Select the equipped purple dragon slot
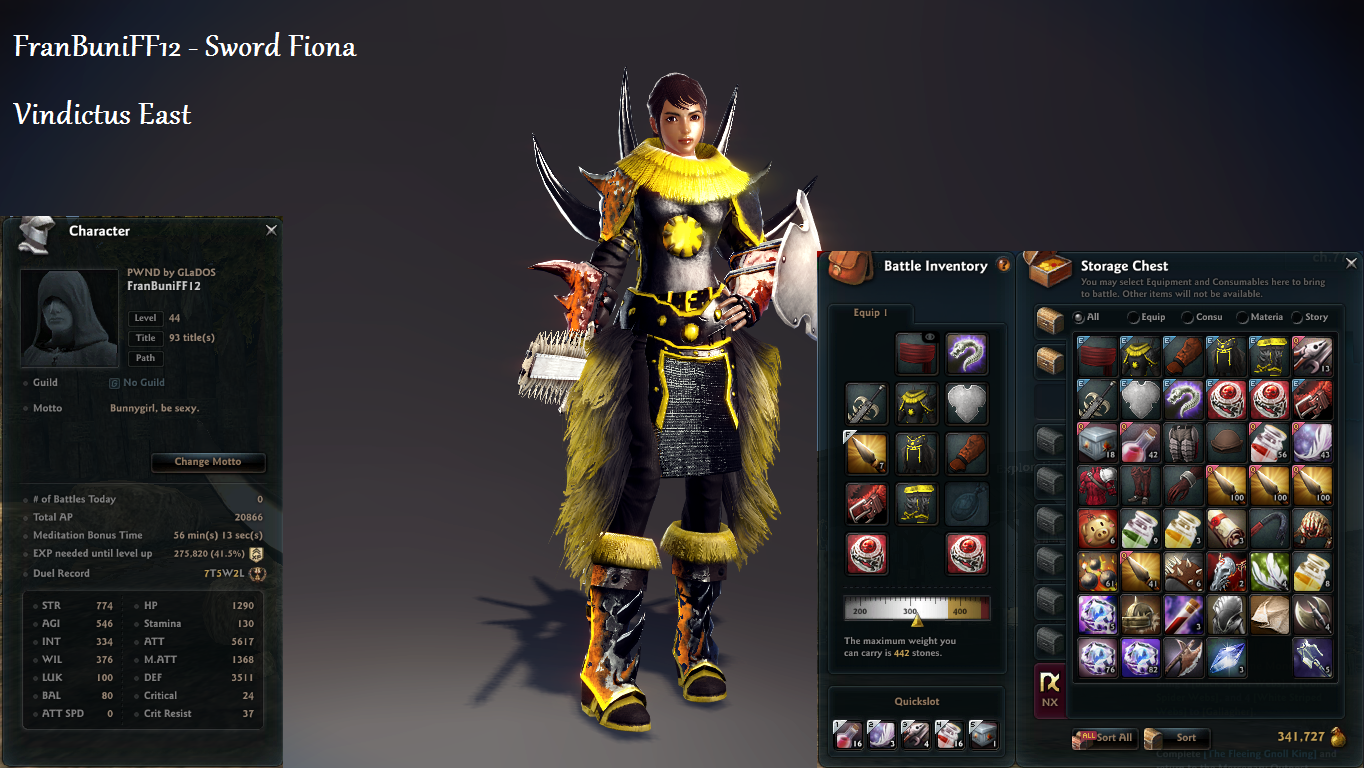Viewport: 1364px width, 768px height. click(966, 354)
